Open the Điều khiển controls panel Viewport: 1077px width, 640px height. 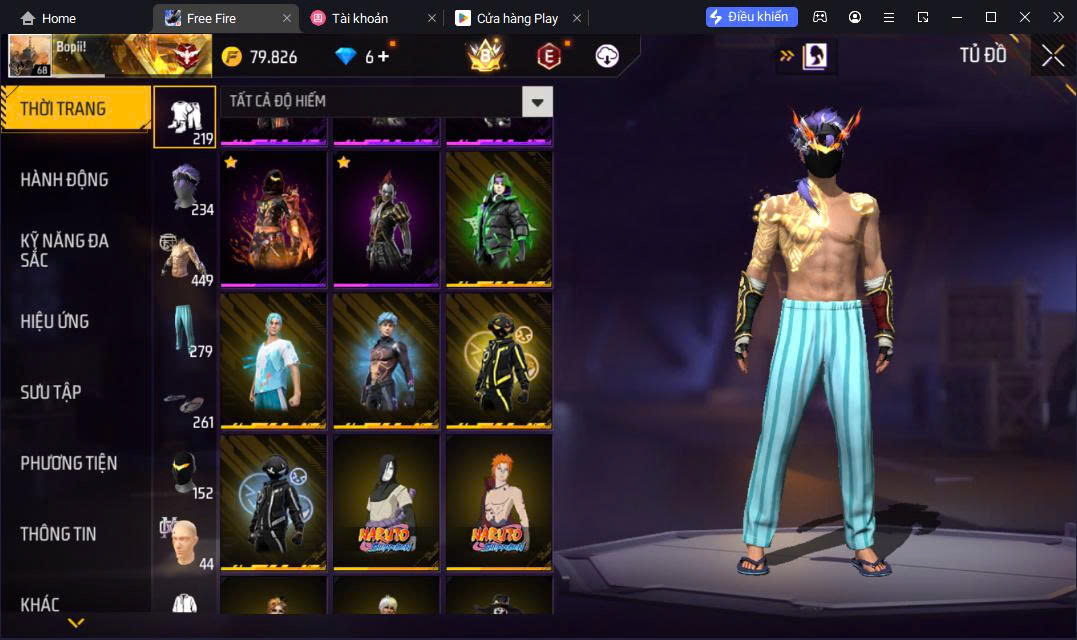(751, 17)
